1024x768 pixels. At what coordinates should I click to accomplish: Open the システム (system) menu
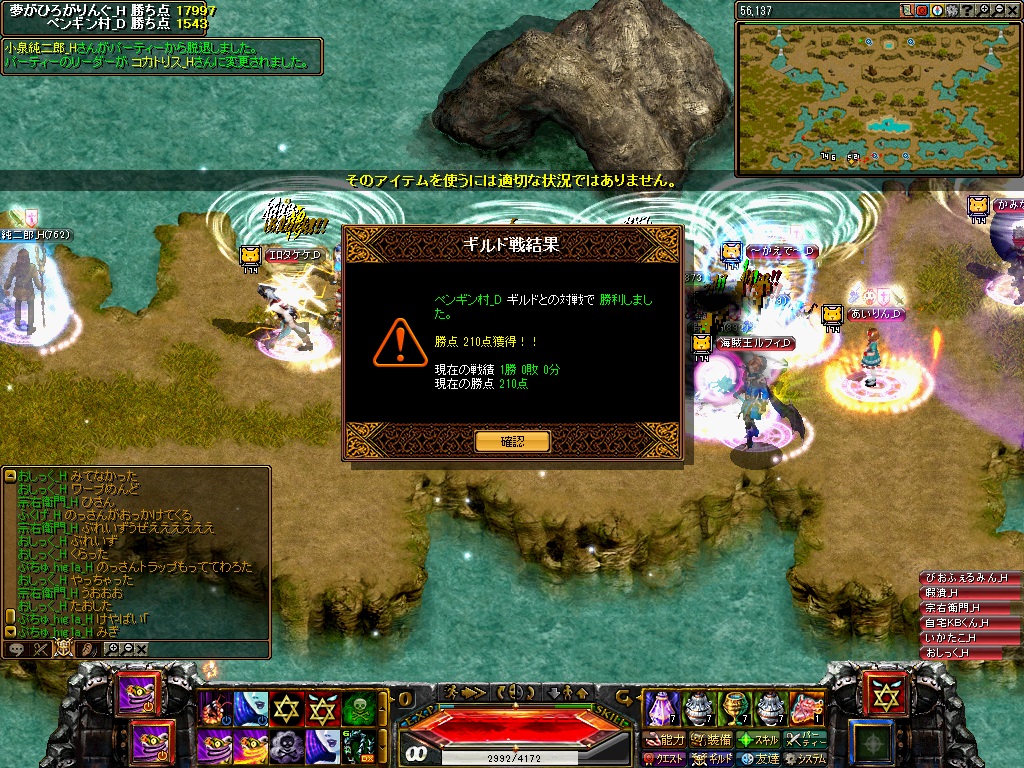pos(805,759)
